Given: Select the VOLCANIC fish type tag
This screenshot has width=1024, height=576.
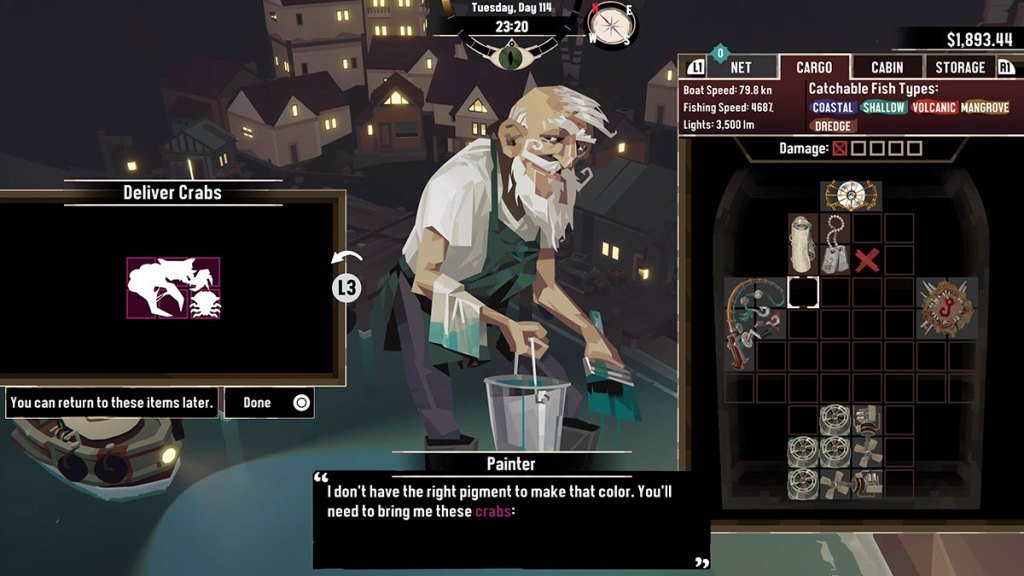Looking at the screenshot, I should coord(933,108).
